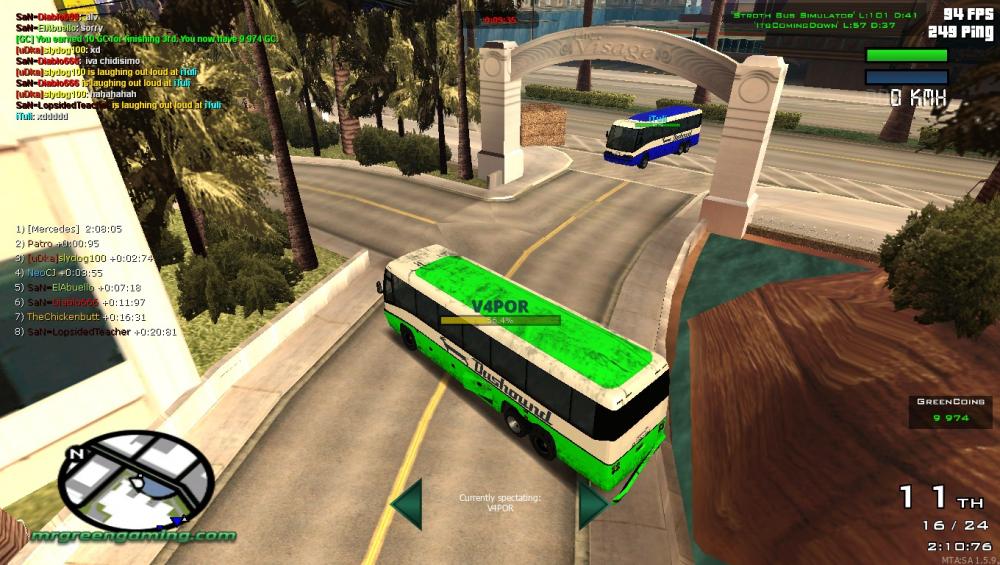
Task: Click the circular radar minimap
Action: point(136,480)
